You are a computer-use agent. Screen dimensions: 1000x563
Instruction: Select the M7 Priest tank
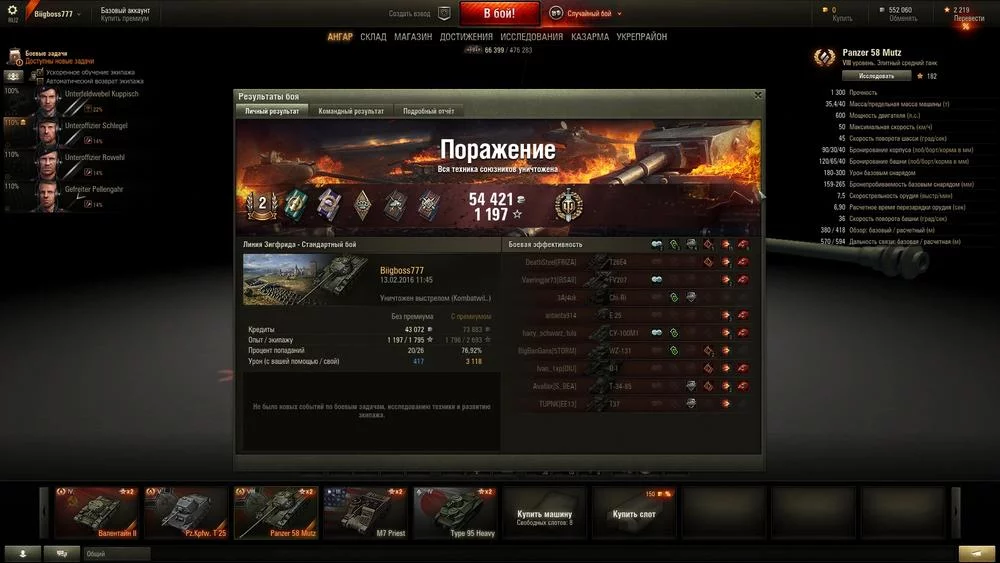tap(365, 512)
